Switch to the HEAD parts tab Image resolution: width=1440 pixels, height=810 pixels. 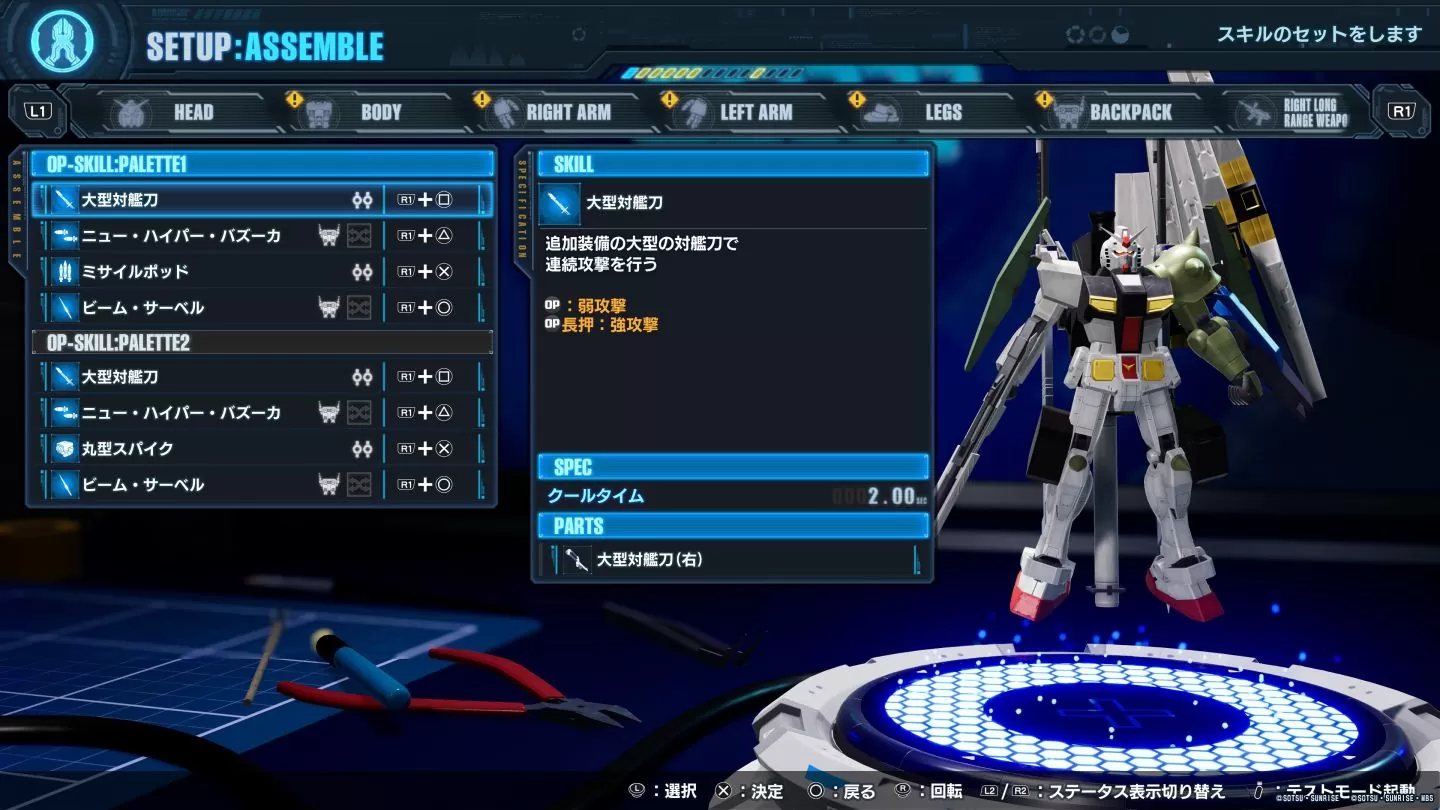170,112
